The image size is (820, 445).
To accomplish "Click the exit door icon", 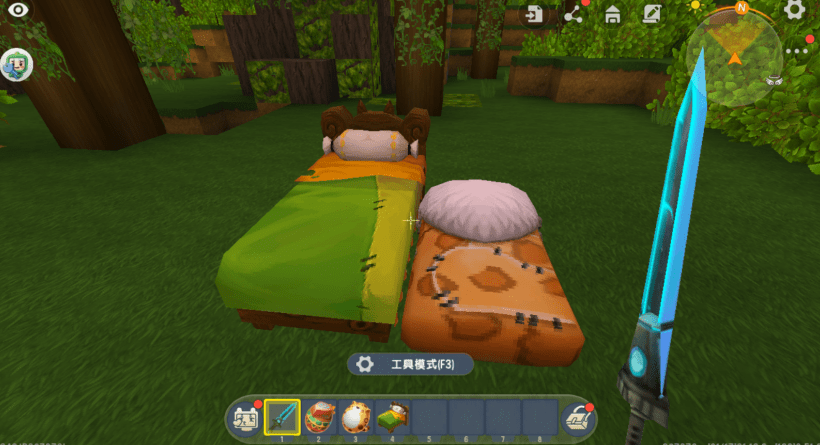I will 537,15.
